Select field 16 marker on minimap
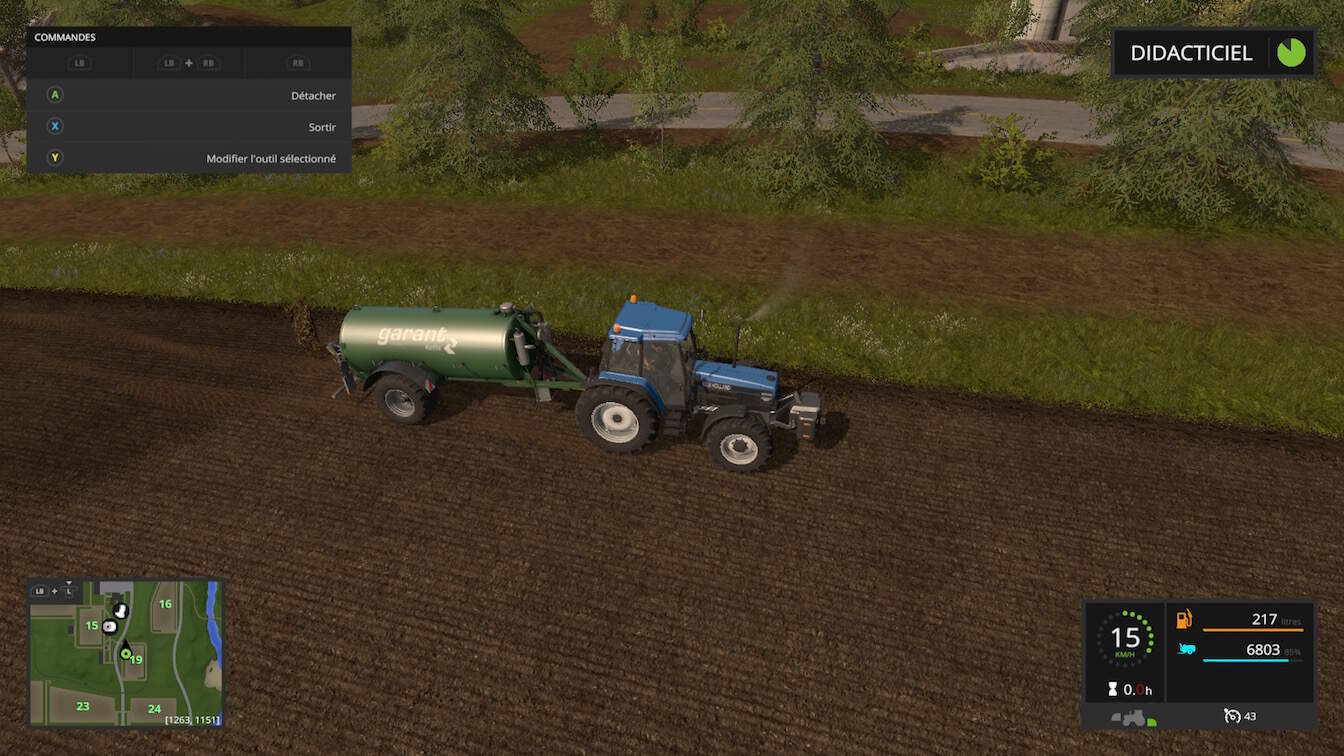 [165, 604]
